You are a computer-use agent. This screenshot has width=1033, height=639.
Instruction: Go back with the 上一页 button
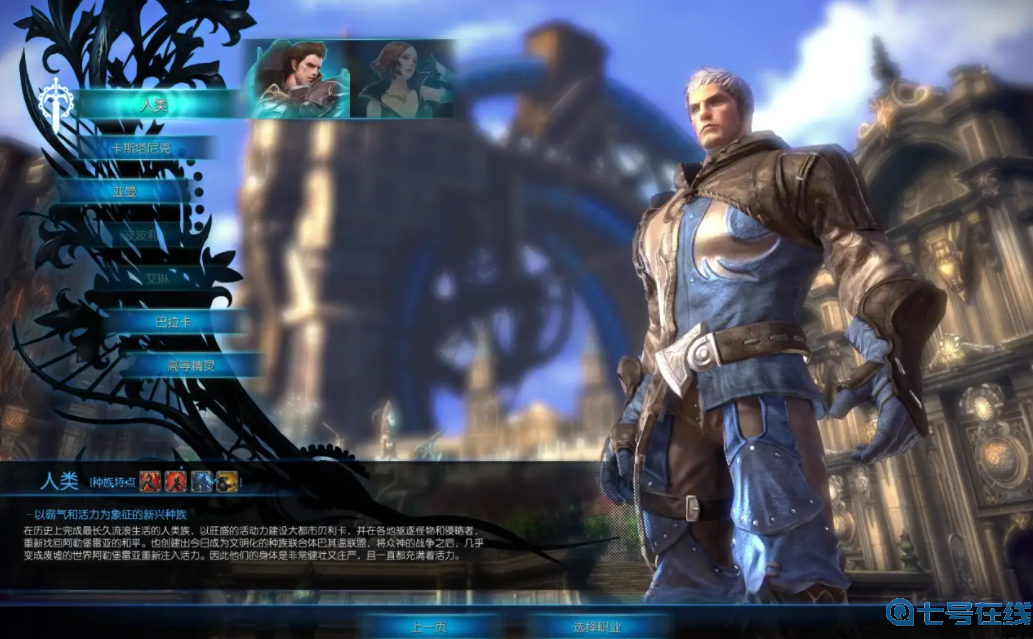tap(428, 627)
